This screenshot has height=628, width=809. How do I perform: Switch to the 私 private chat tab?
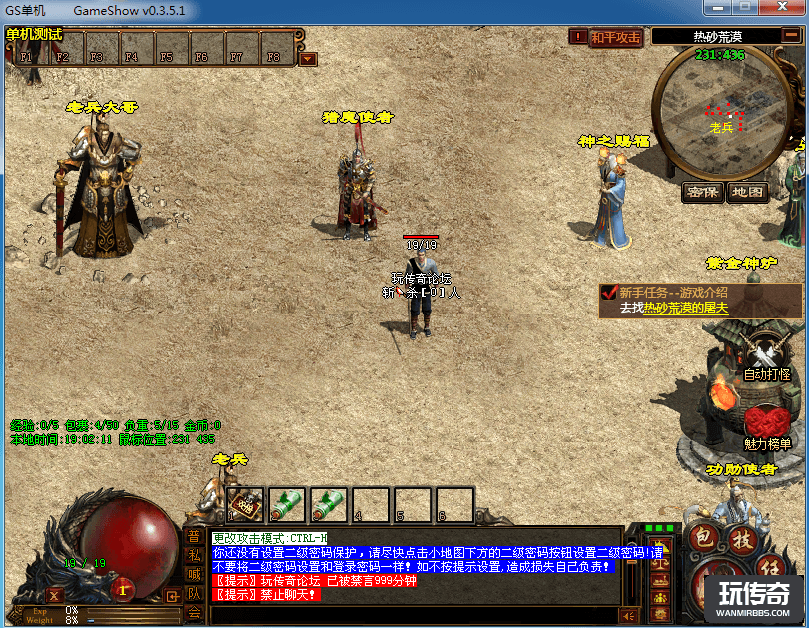(x=194, y=556)
